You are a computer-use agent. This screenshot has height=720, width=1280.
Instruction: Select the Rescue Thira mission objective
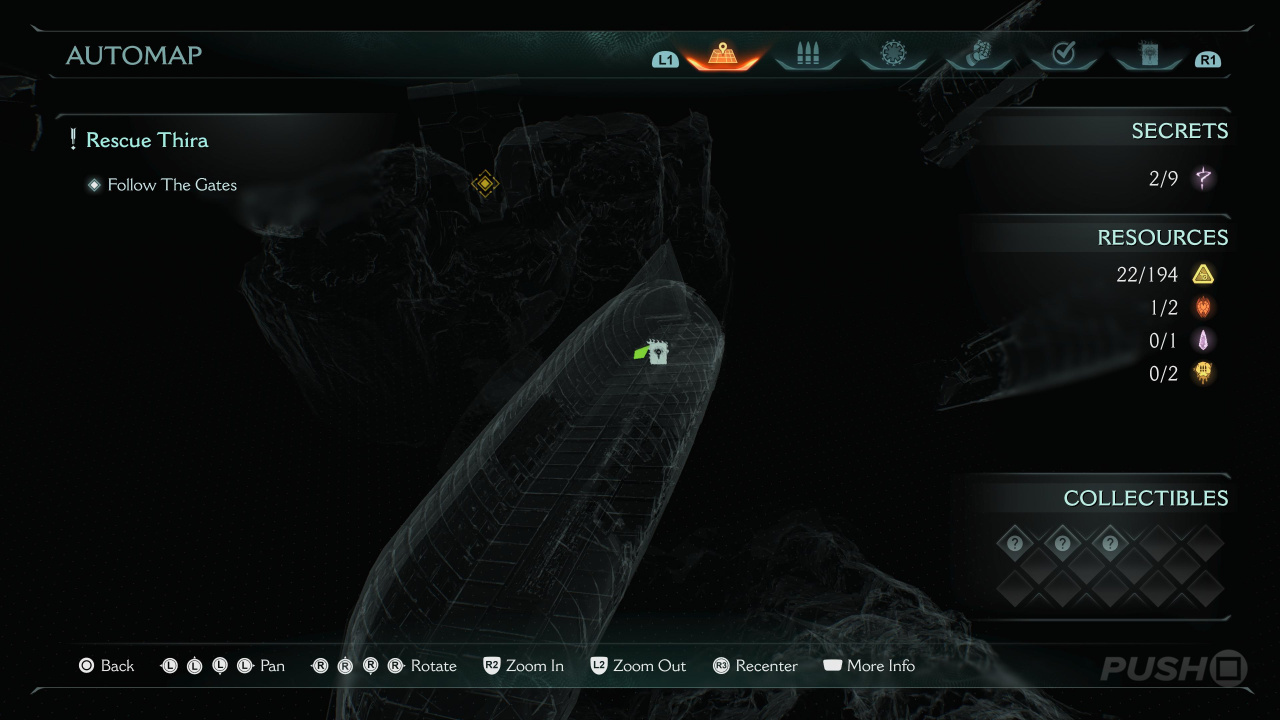(146, 140)
